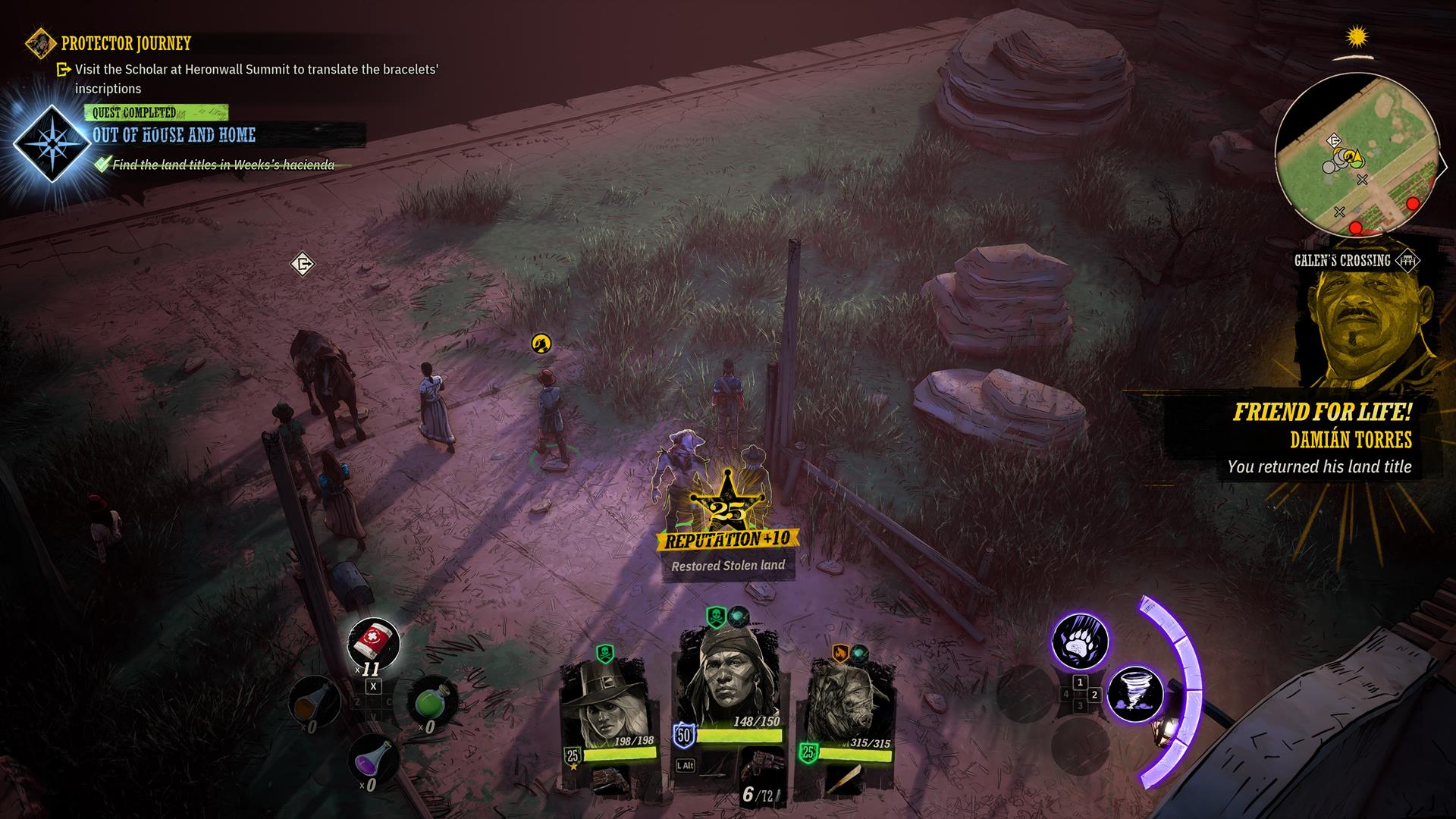Viewport: 1456px width, 819px height.
Task: Select the purple potion flask slot
Action: pos(372,758)
